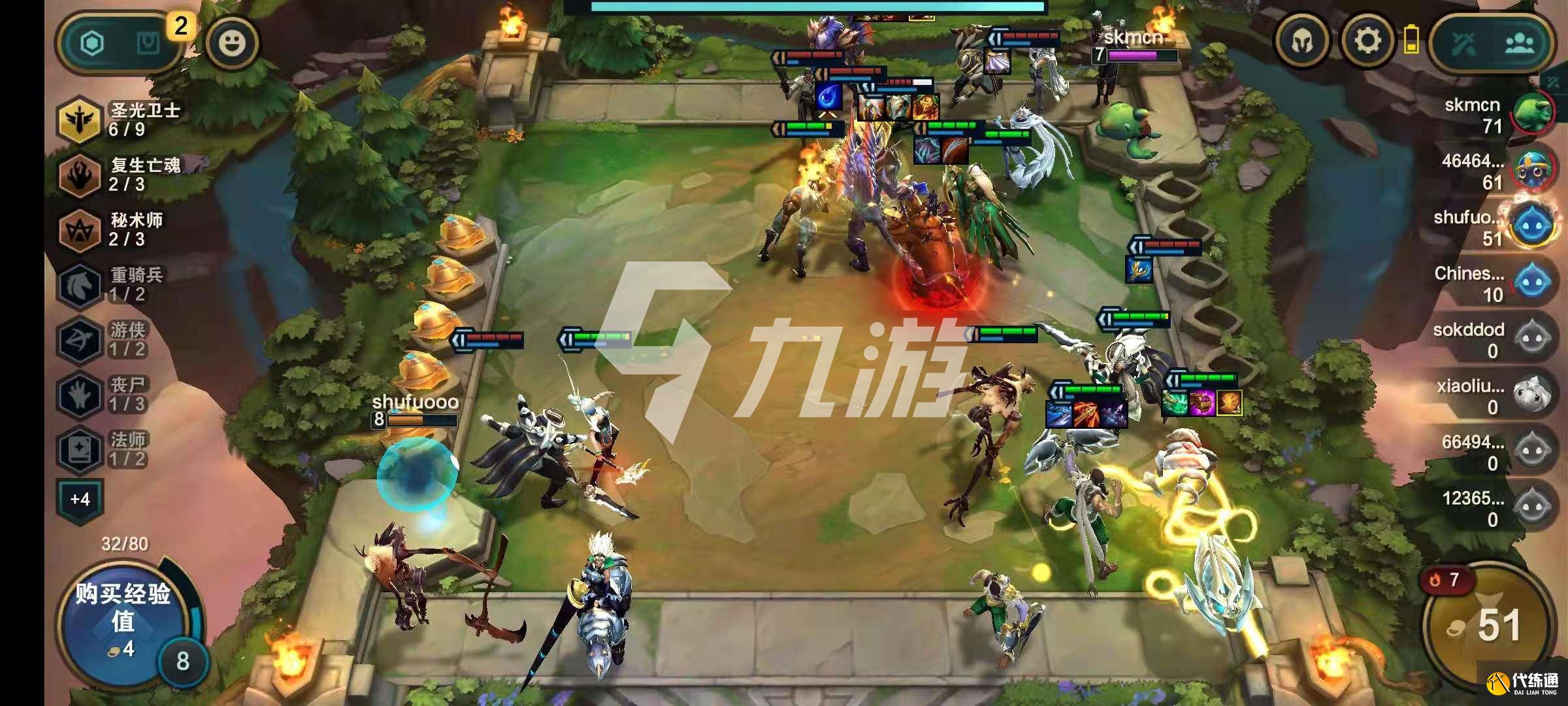Open the emote smiley face button

pyautogui.click(x=232, y=43)
